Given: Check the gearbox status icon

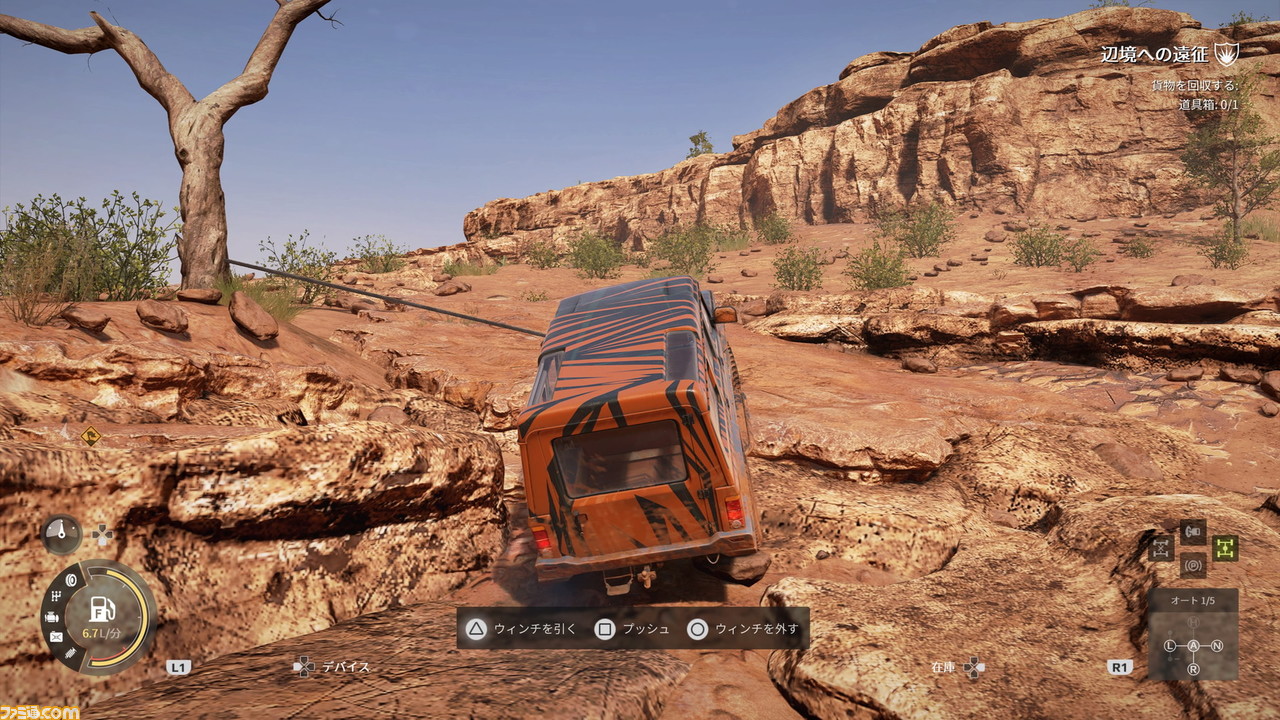Looking at the screenshot, I should point(57,597).
